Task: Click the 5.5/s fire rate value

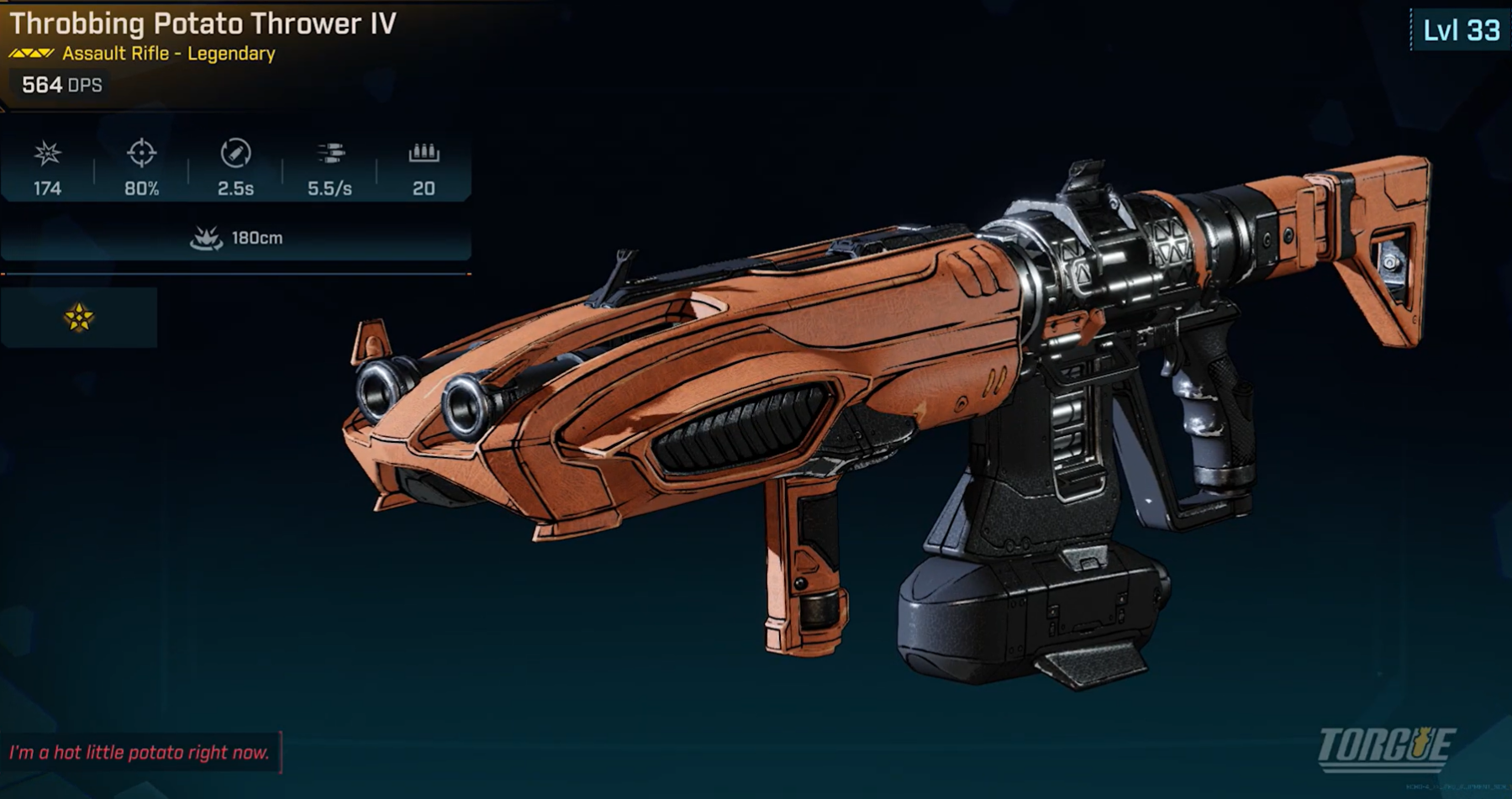Action: [332, 189]
